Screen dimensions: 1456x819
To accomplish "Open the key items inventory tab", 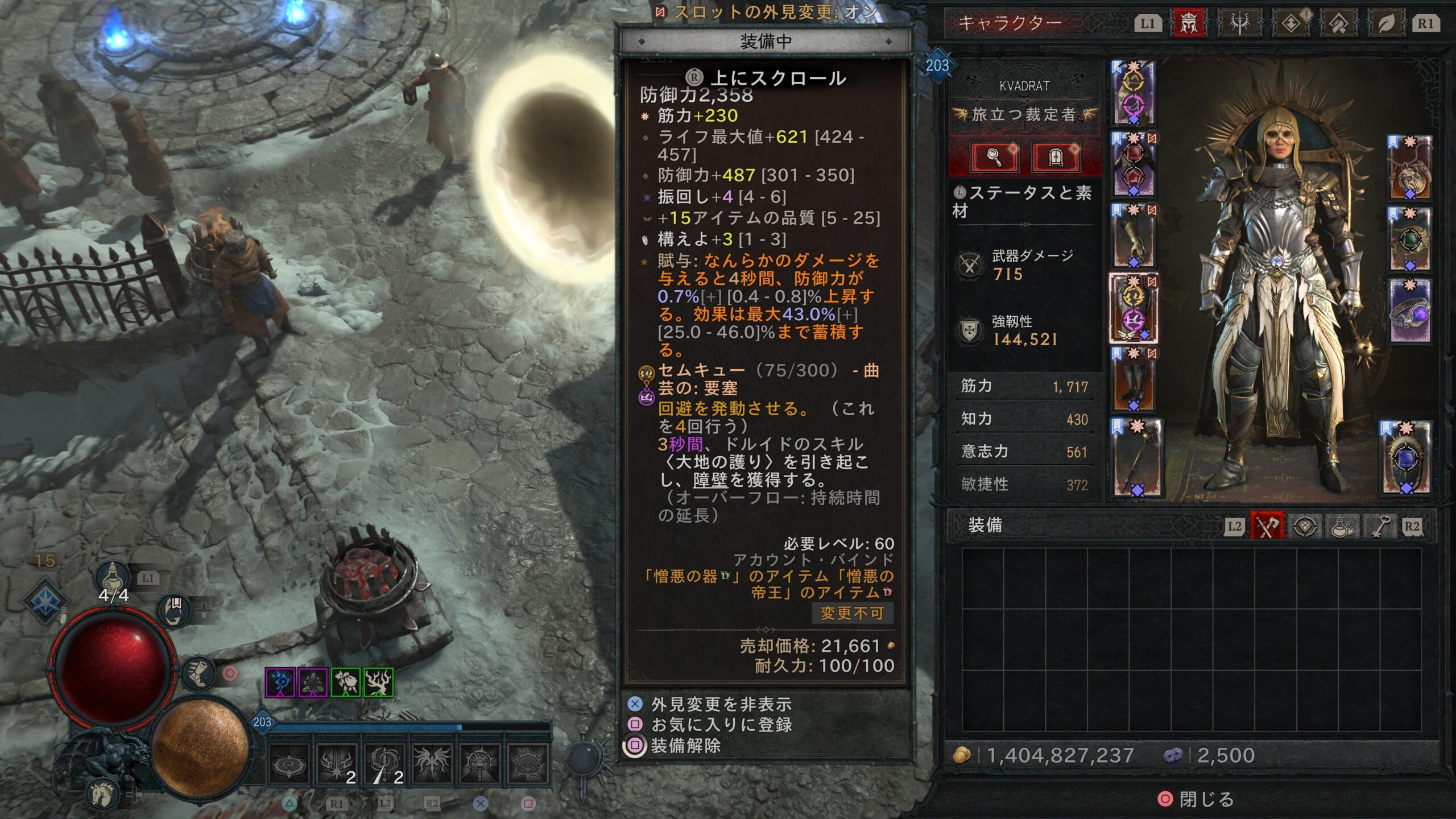I will [x=1380, y=526].
